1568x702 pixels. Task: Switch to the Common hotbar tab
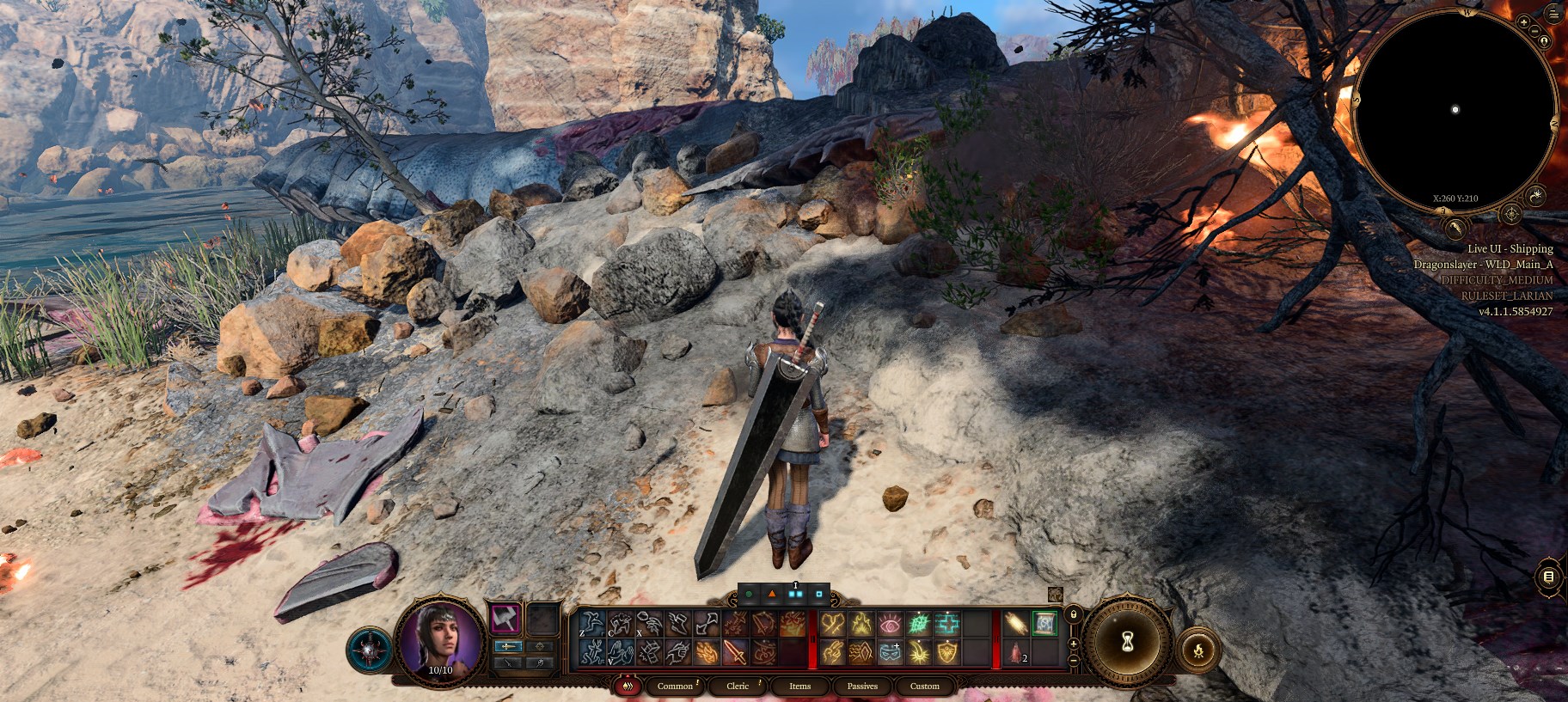pyautogui.click(x=675, y=686)
